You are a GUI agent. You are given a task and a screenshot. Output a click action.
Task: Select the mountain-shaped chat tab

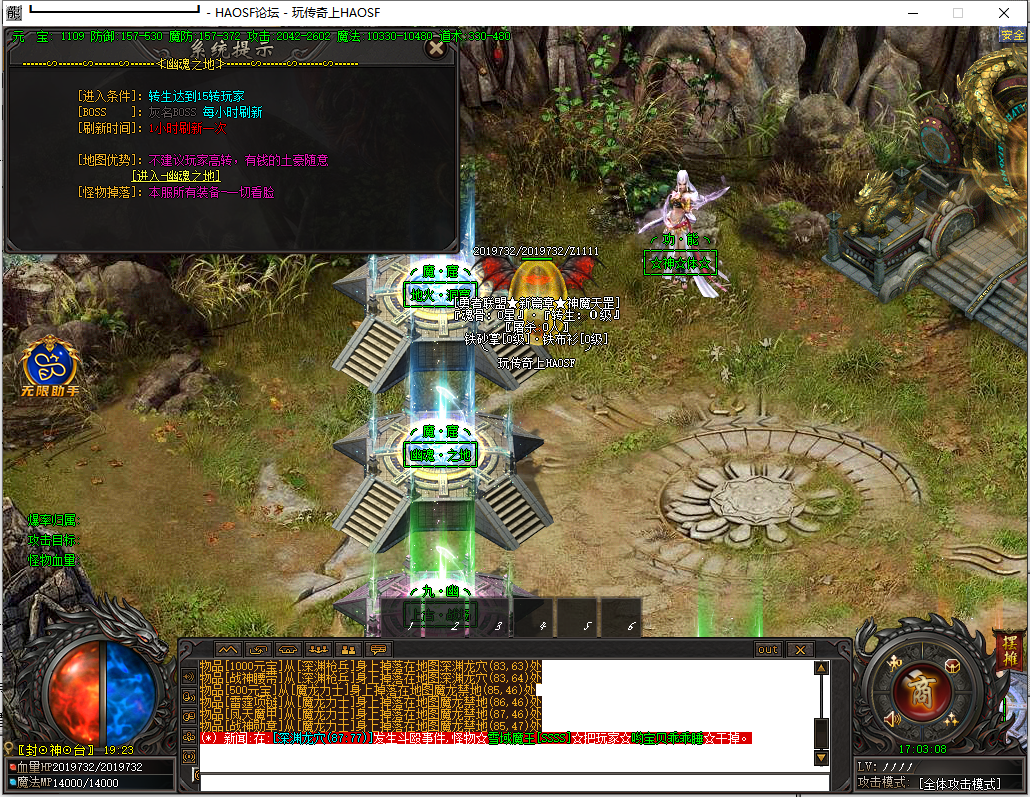point(229,649)
